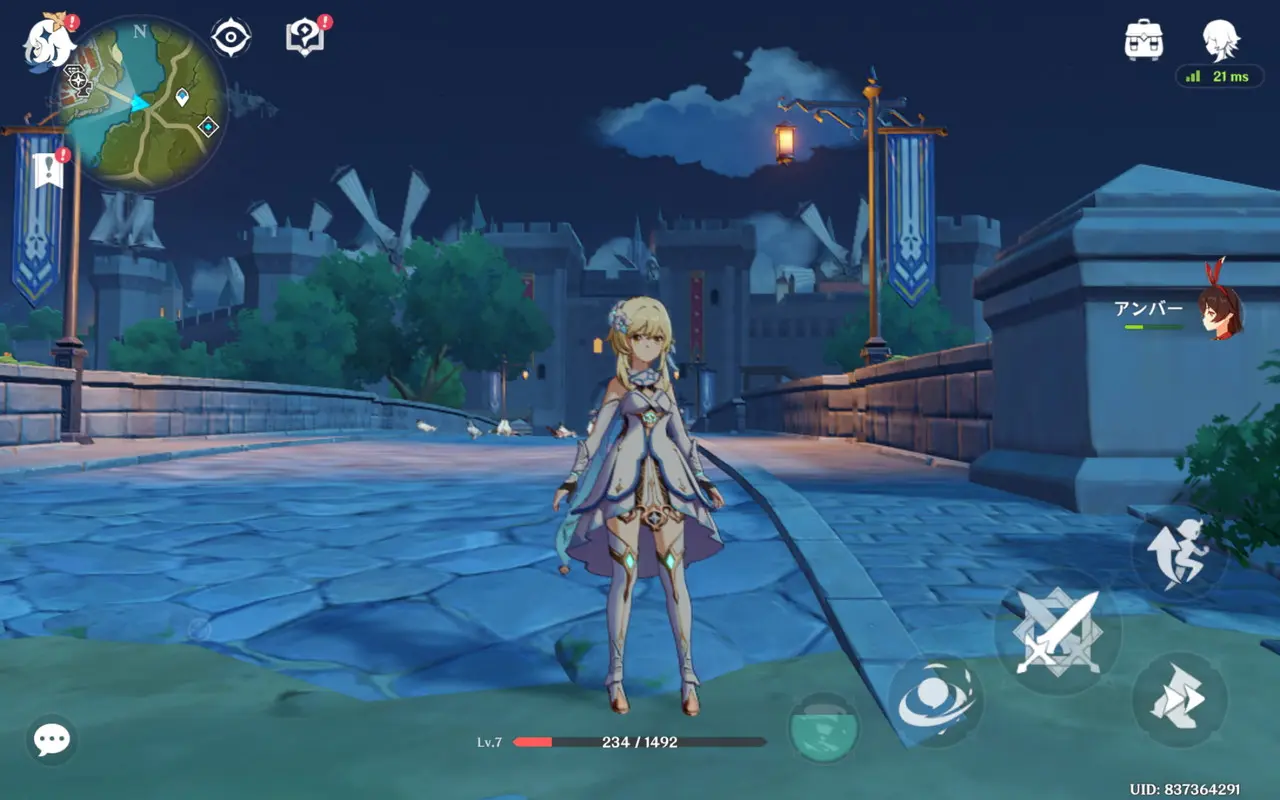
Task: Open the character profile icon
Action: point(1221,38)
